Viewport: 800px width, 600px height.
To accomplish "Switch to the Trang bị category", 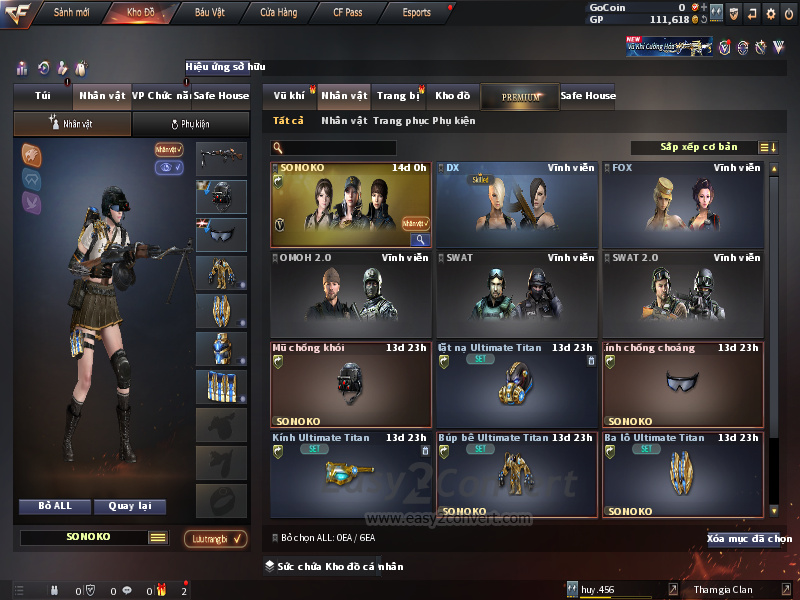I will click(x=398, y=96).
